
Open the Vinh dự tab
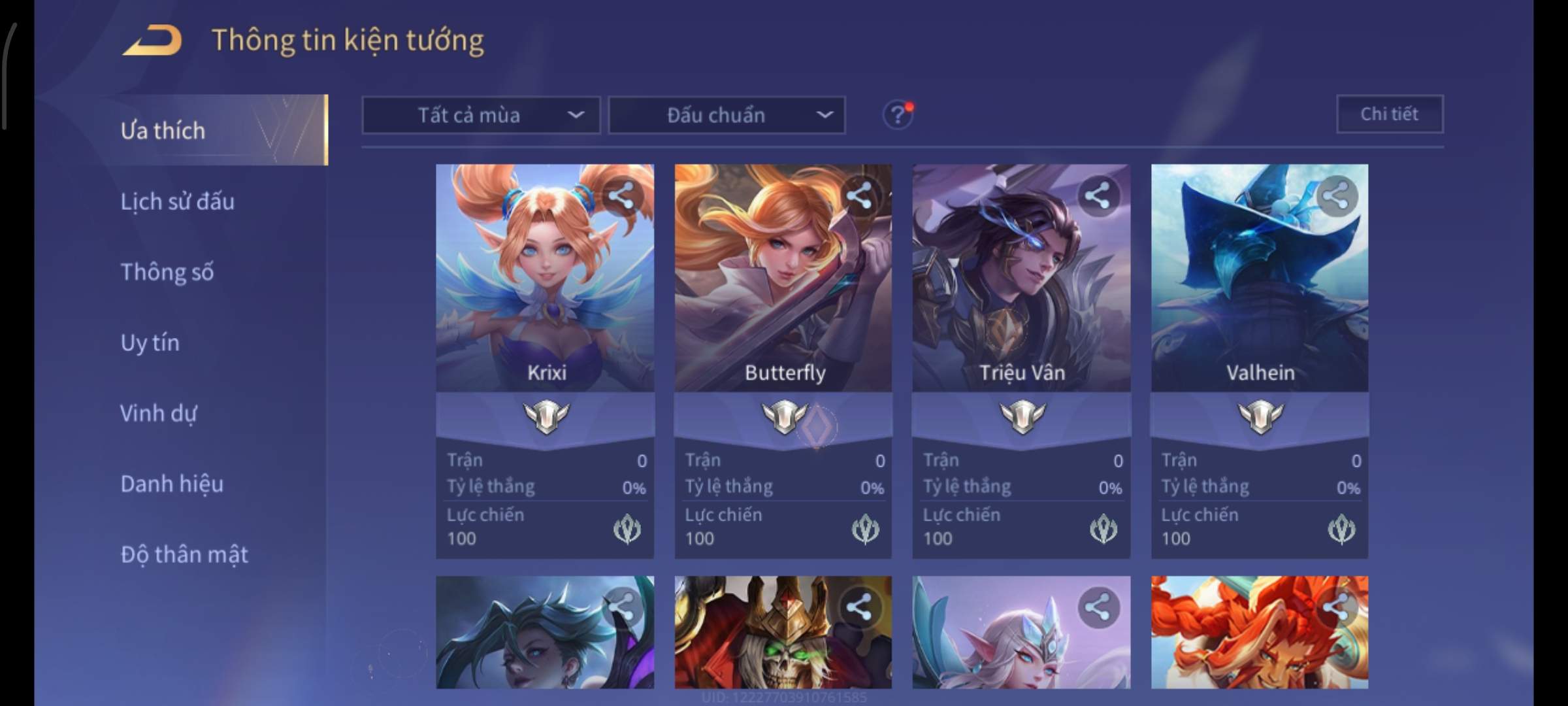158,413
